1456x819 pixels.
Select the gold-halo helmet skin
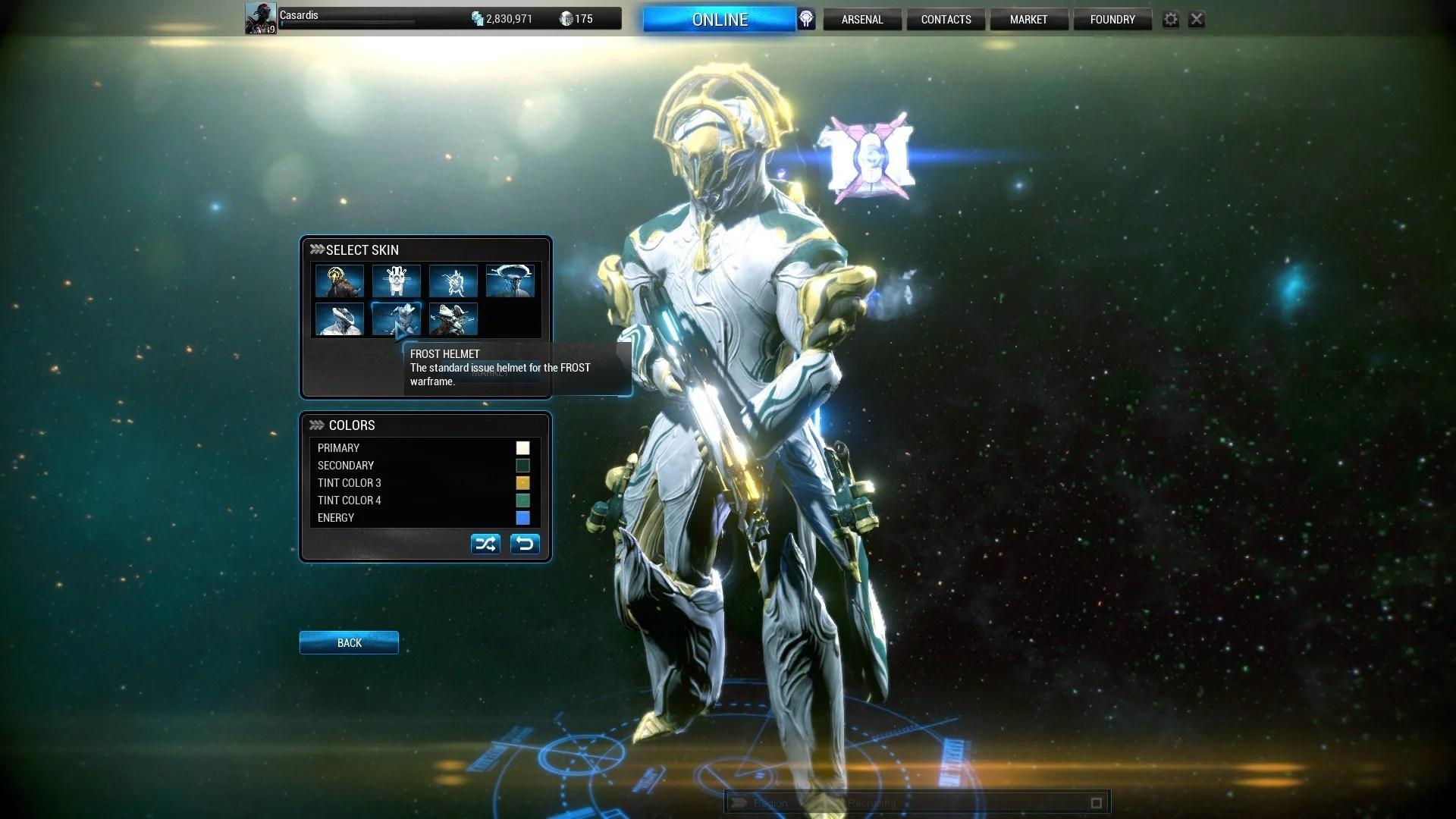click(x=340, y=281)
